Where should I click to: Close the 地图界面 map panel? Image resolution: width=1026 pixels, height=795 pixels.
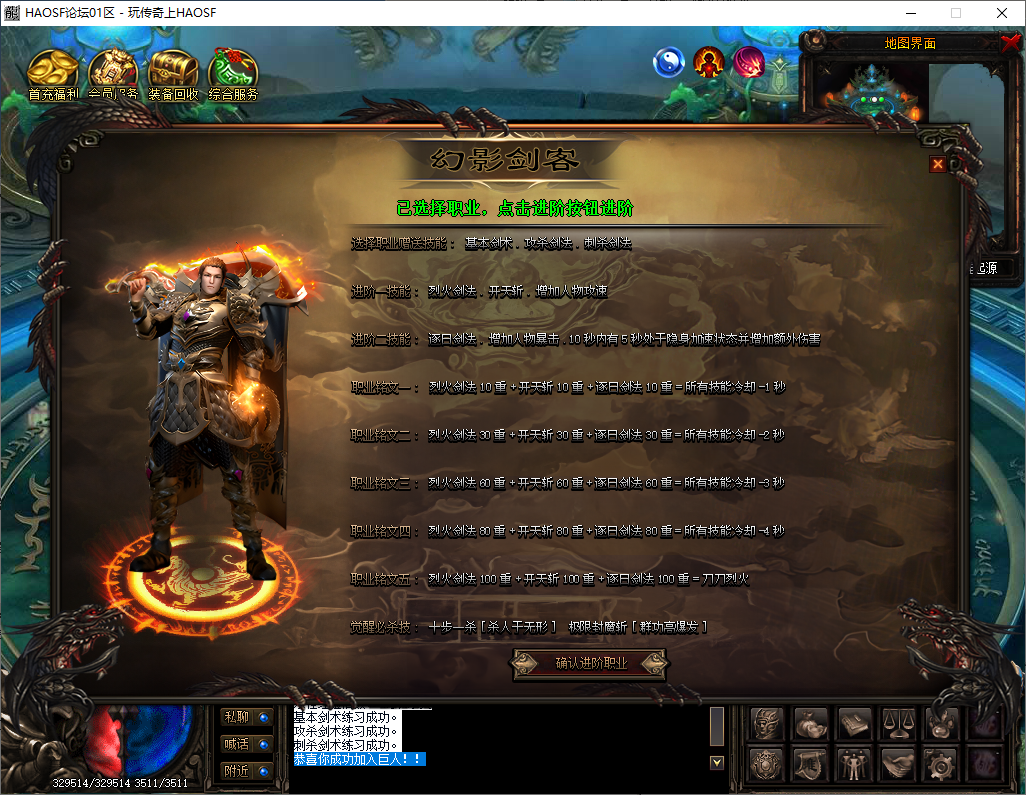point(1010,43)
